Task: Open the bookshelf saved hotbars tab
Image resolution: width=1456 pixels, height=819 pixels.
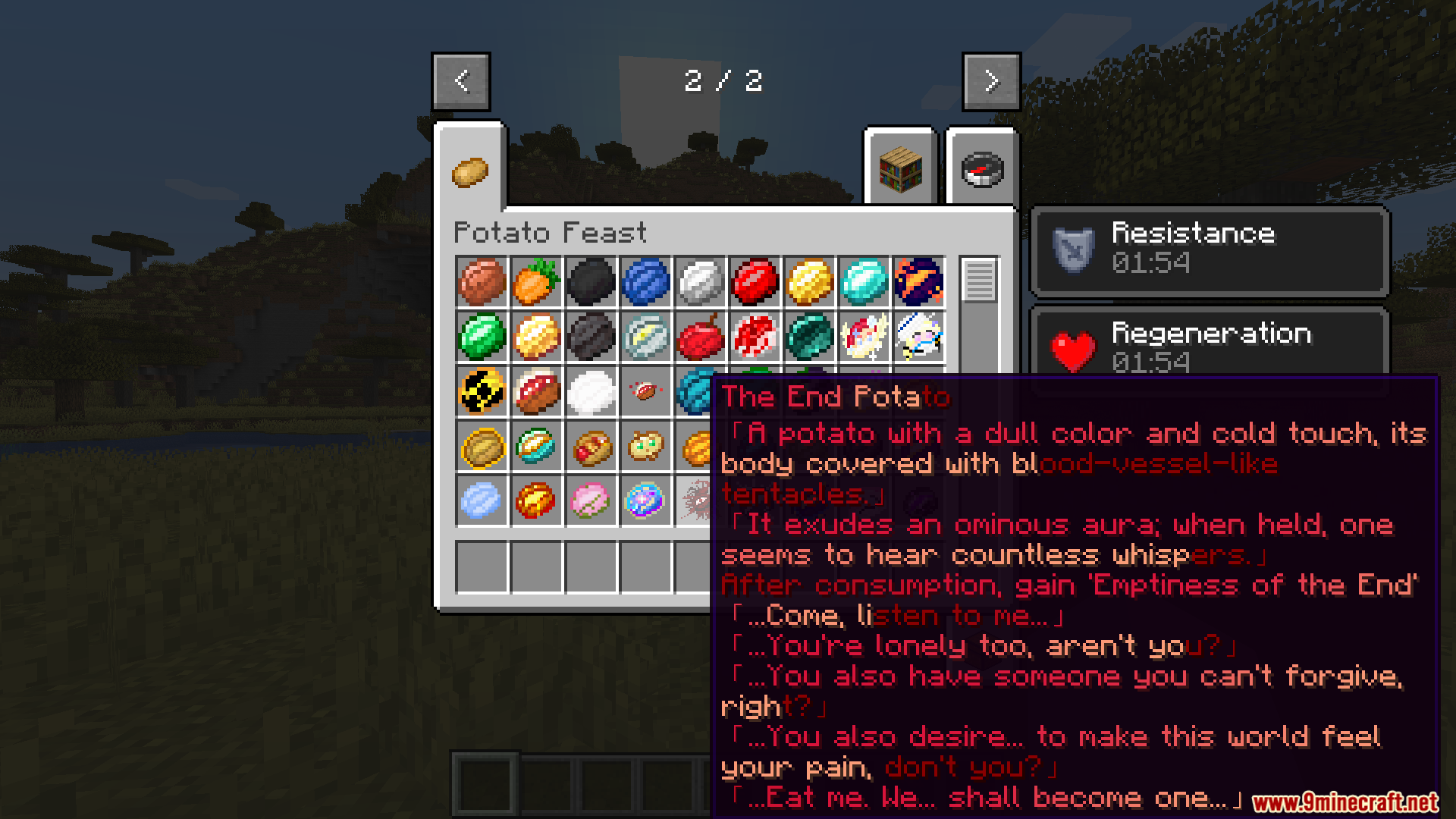Action: point(900,170)
